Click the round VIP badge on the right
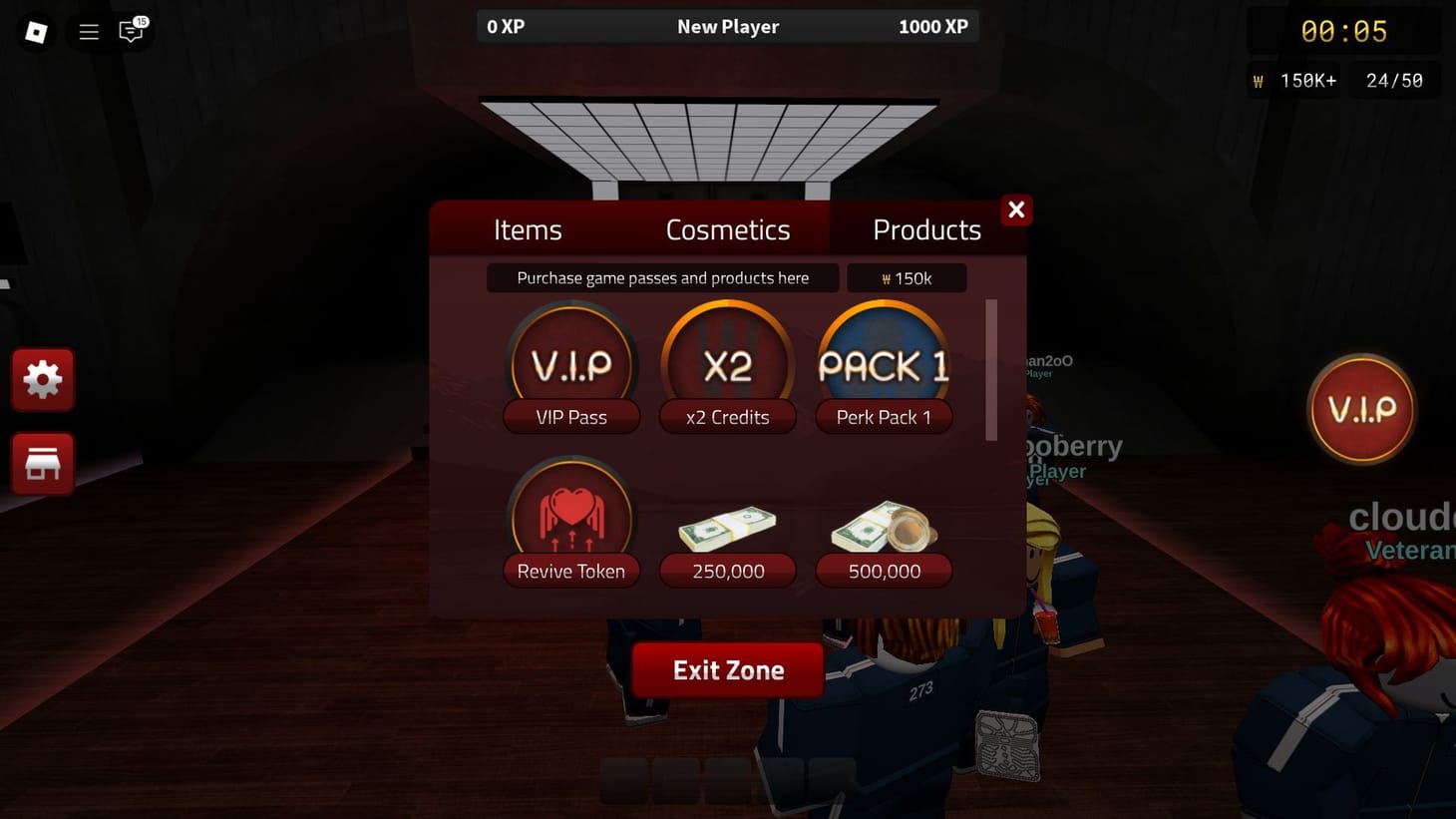The image size is (1456, 819). tap(1361, 409)
